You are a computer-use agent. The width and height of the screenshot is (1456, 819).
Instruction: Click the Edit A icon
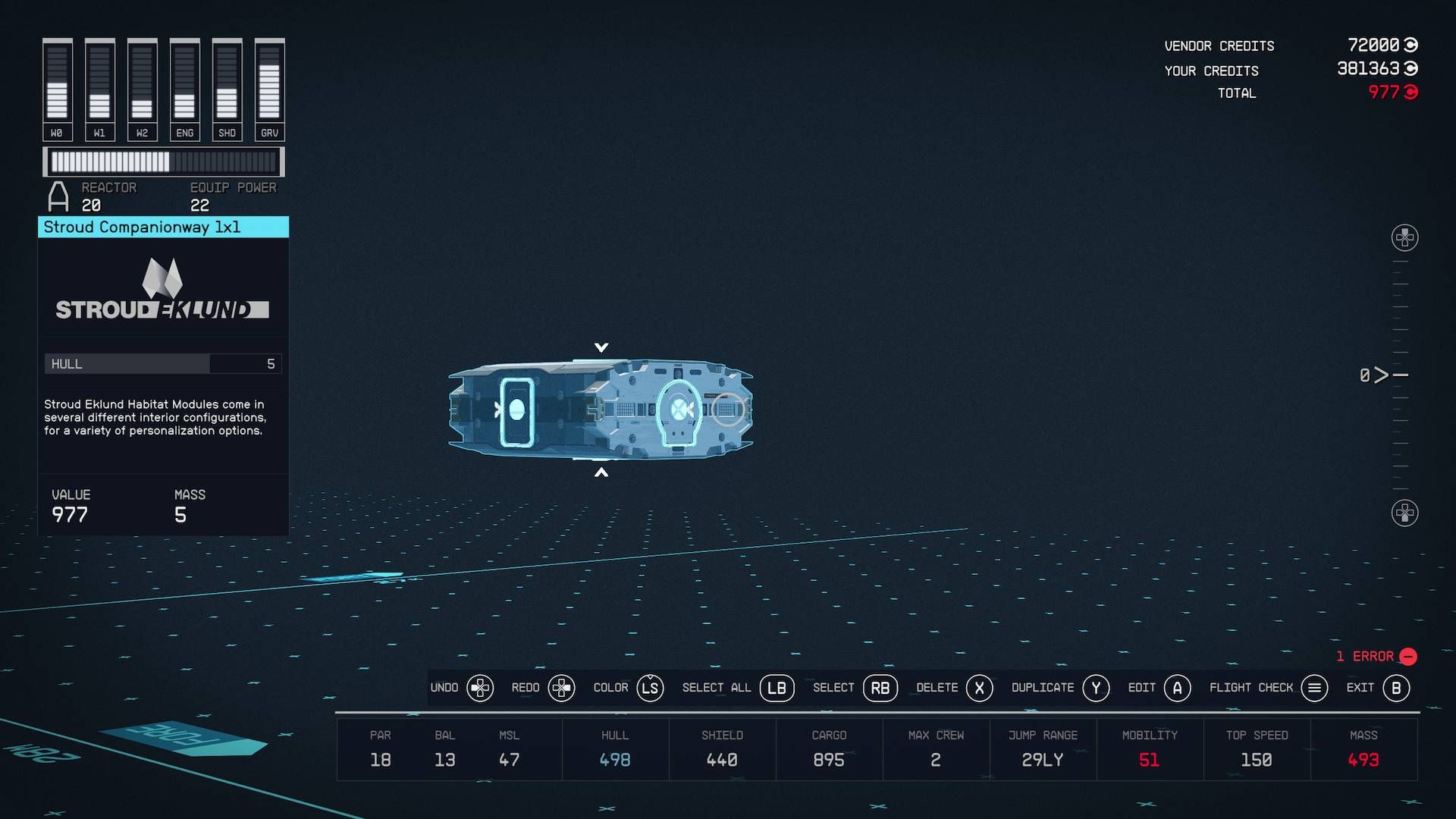[1177, 688]
